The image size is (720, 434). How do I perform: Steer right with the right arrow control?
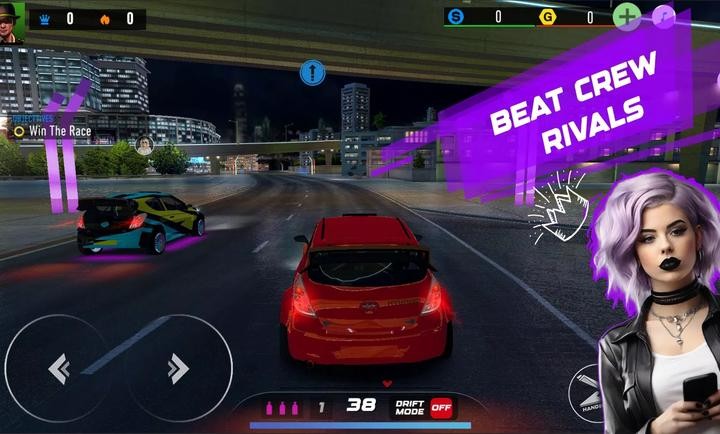click(178, 369)
